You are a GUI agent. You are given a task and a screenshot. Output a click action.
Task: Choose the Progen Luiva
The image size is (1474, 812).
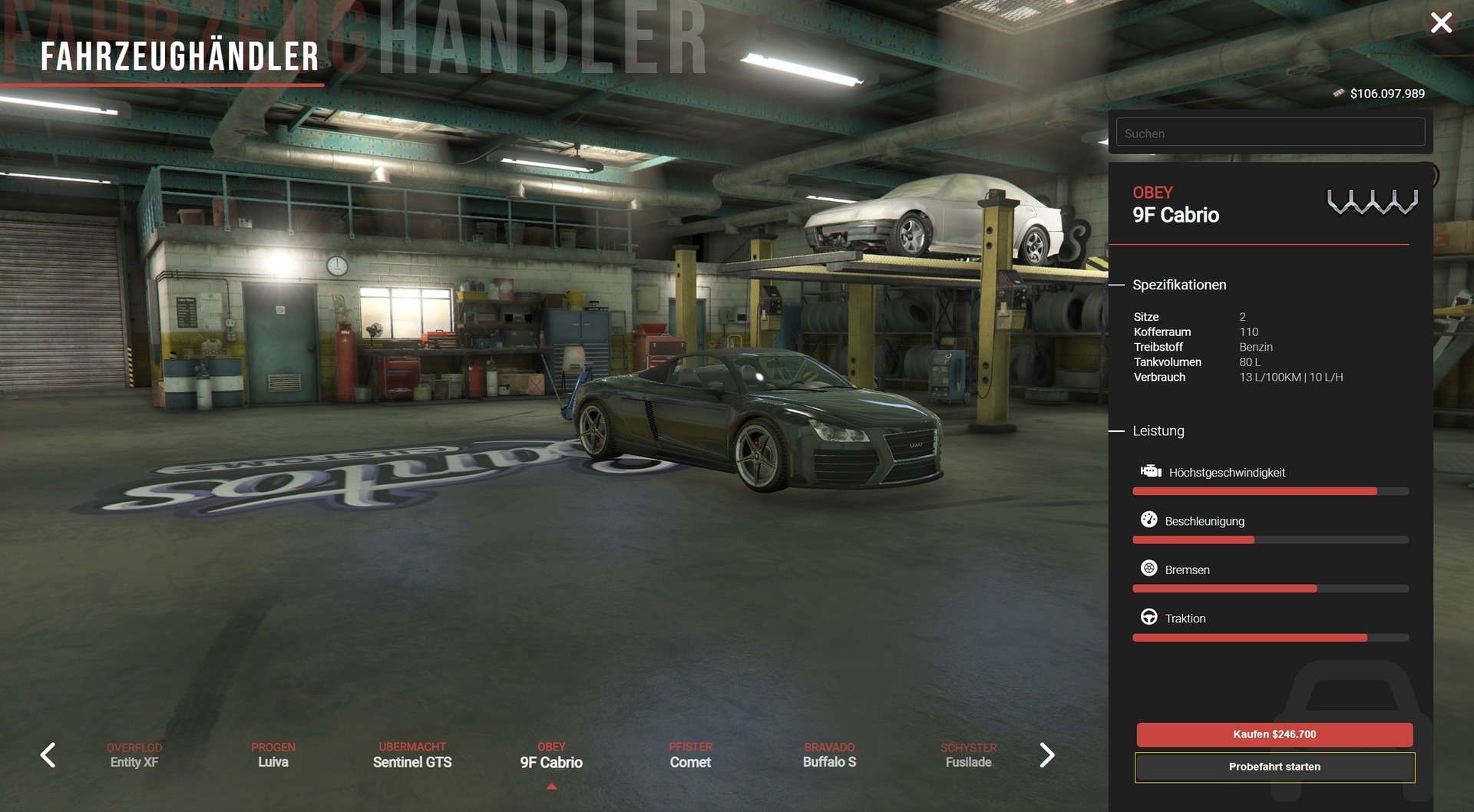point(273,755)
